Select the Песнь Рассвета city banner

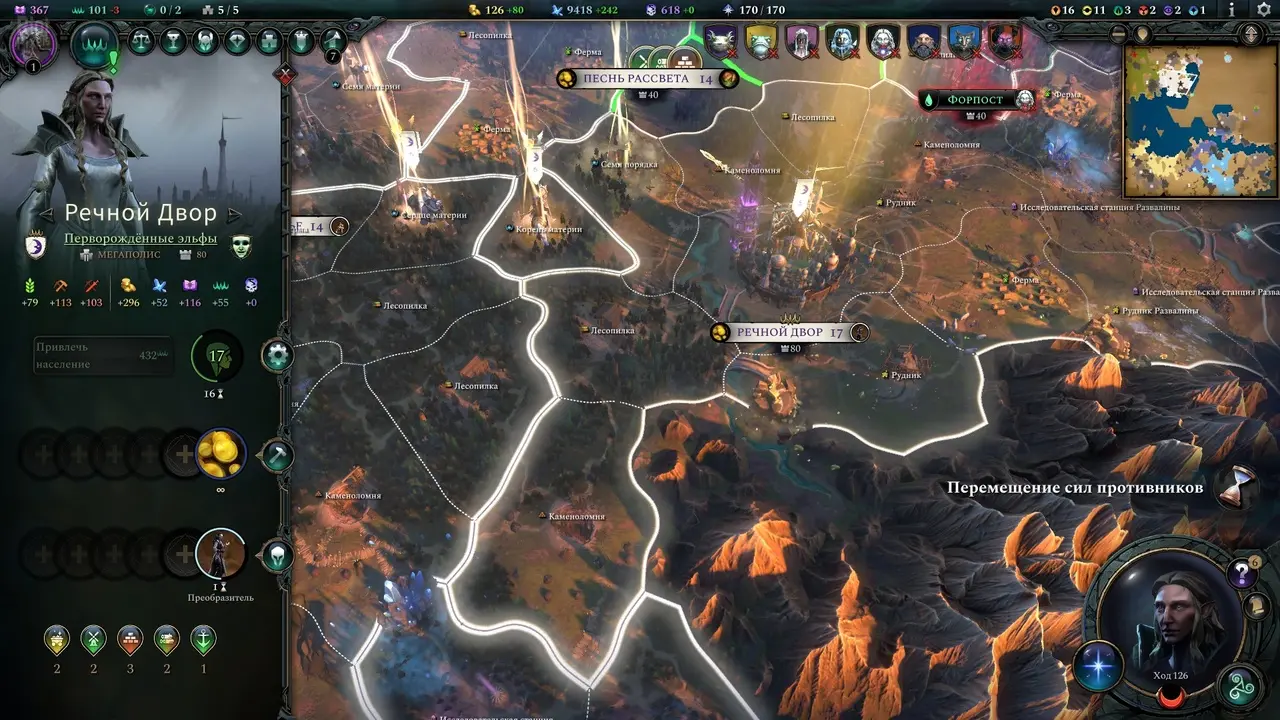(648, 79)
